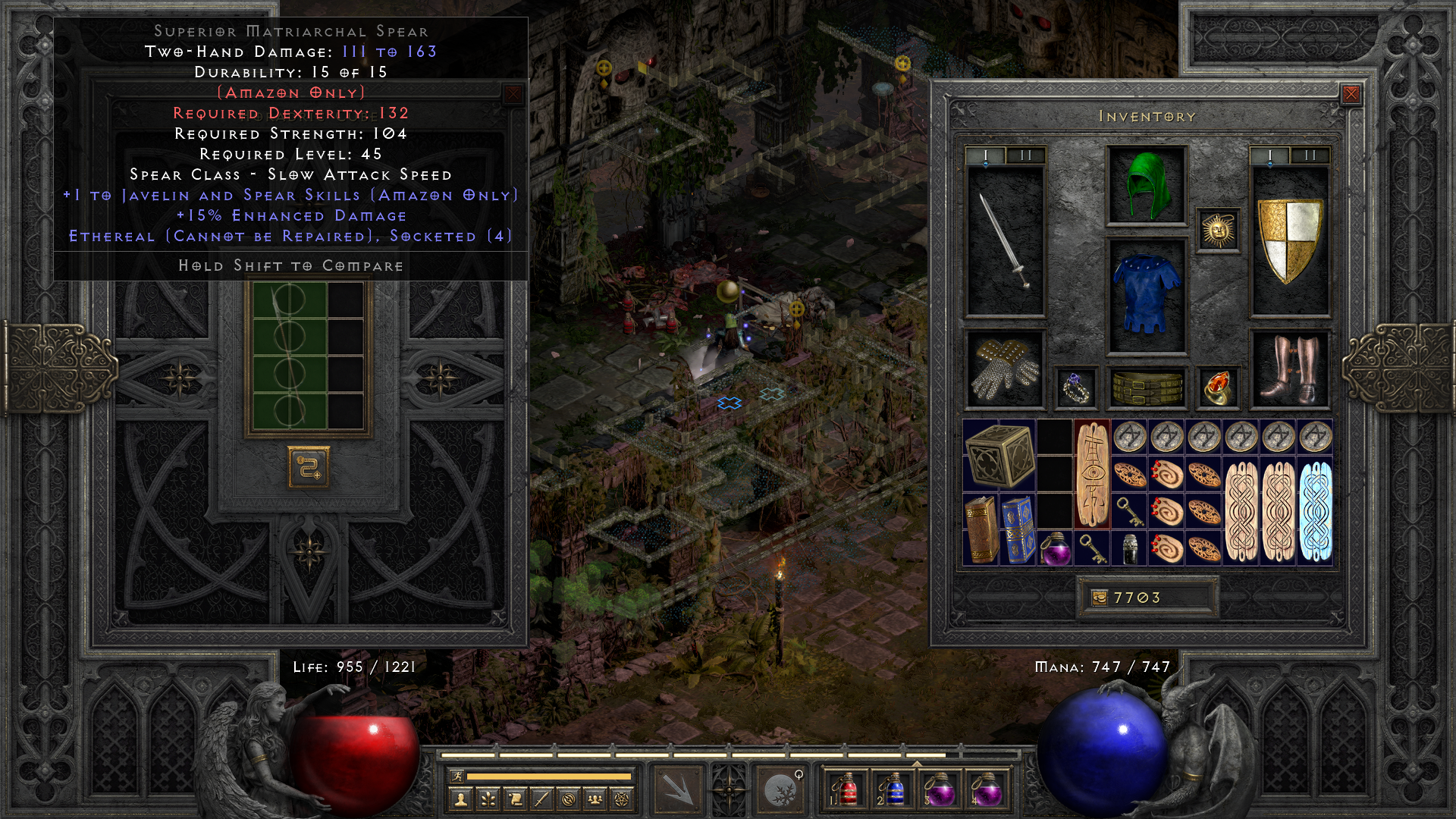The image size is (1456, 819).
Task: Open the skill tree panel icon
Action: coord(488,799)
